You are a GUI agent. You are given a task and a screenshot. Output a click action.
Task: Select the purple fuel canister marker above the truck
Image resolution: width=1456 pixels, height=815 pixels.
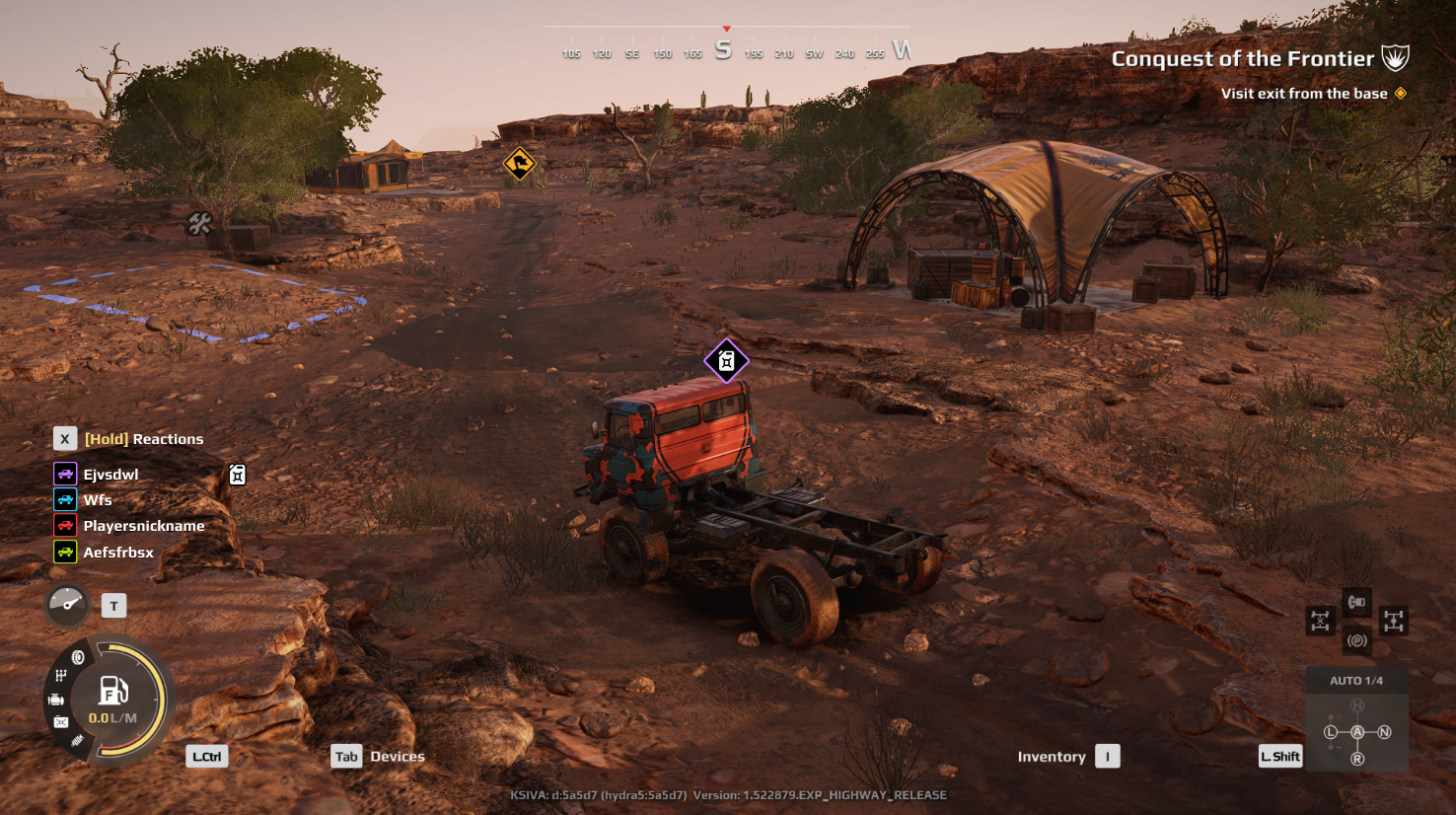(726, 361)
